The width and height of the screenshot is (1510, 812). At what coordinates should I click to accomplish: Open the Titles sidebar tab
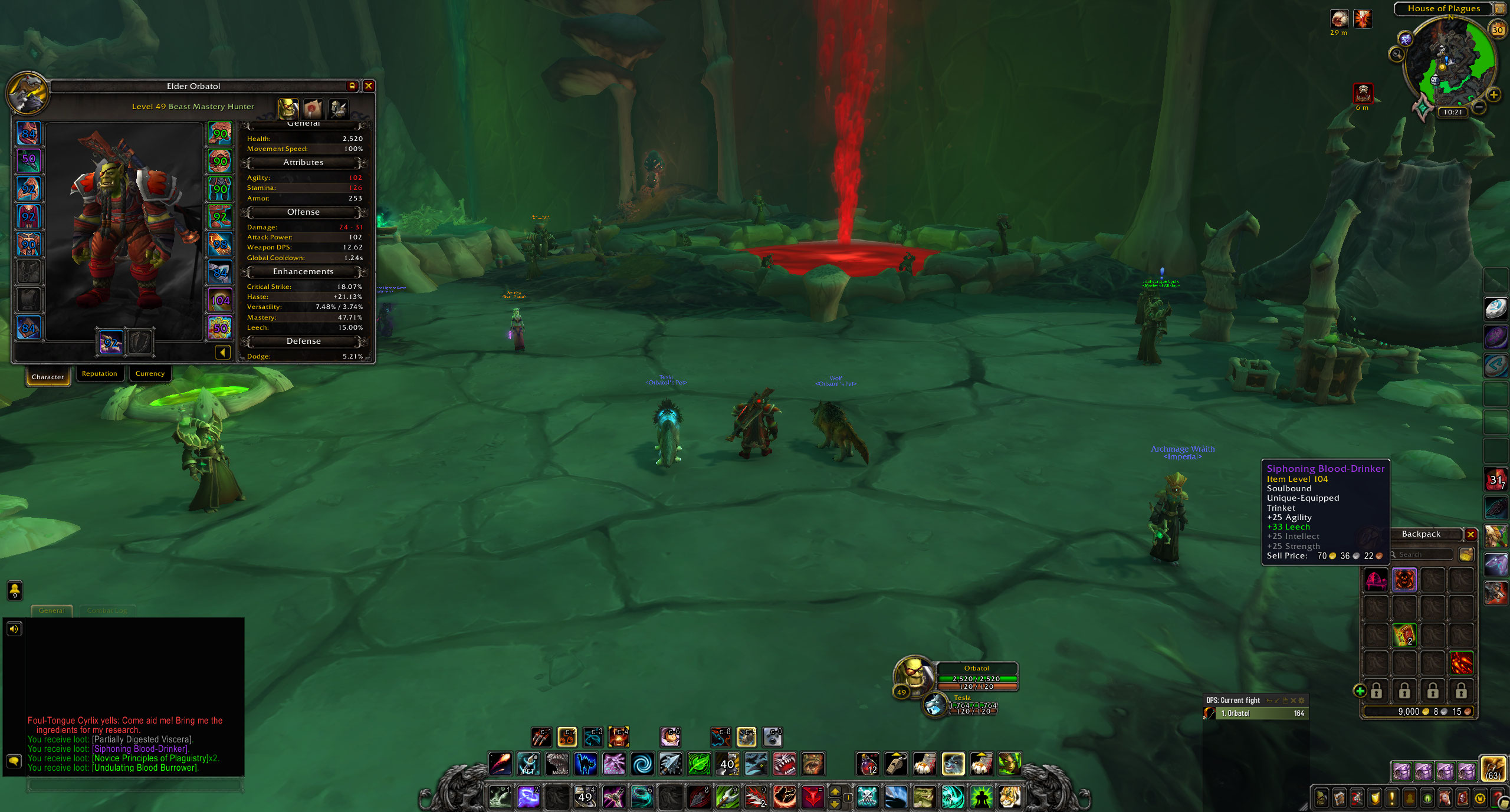click(x=313, y=109)
